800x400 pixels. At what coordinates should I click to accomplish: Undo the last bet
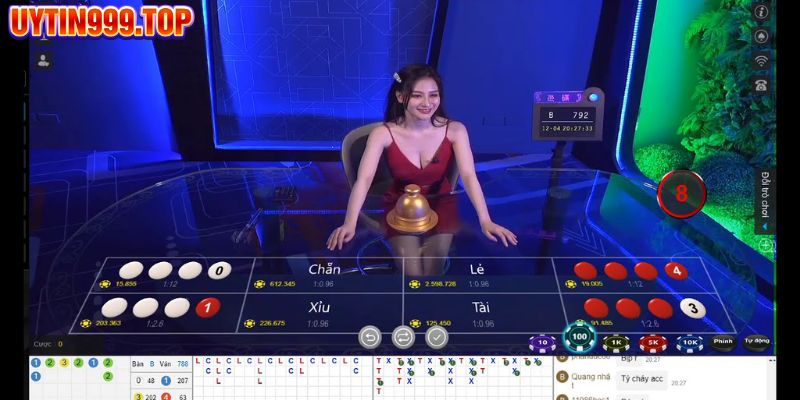pyautogui.click(x=368, y=337)
